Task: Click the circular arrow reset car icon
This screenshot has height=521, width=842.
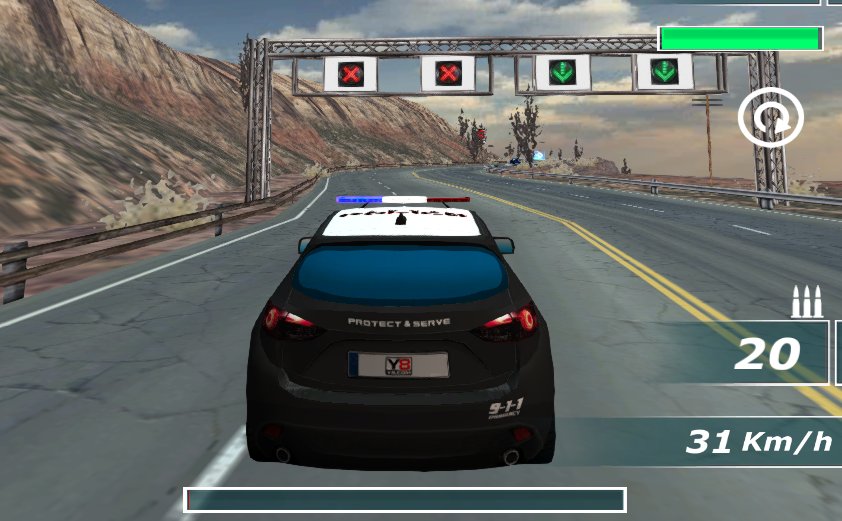Action: coord(770,118)
